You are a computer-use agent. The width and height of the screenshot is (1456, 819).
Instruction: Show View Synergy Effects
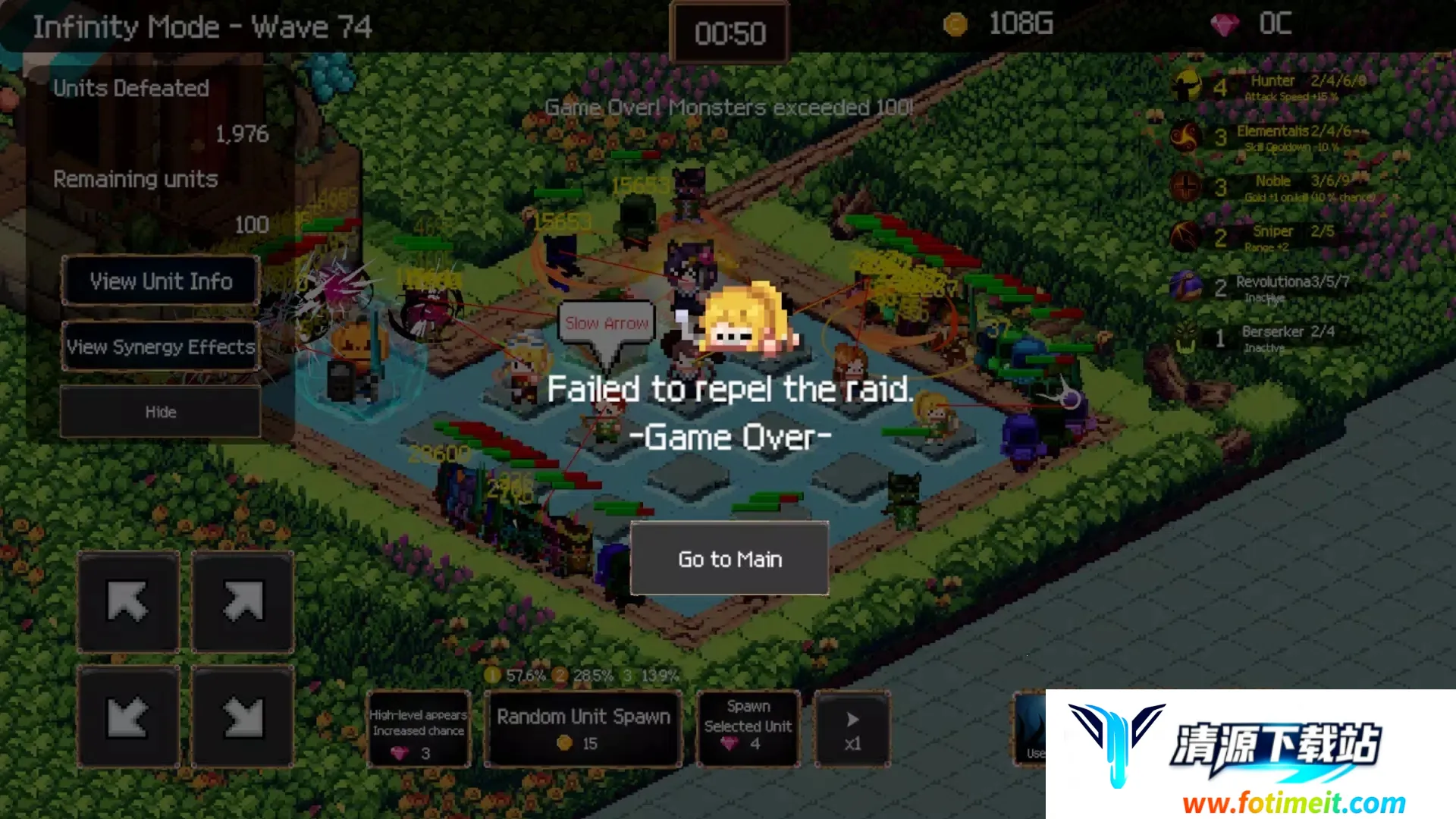(x=161, y=347)
